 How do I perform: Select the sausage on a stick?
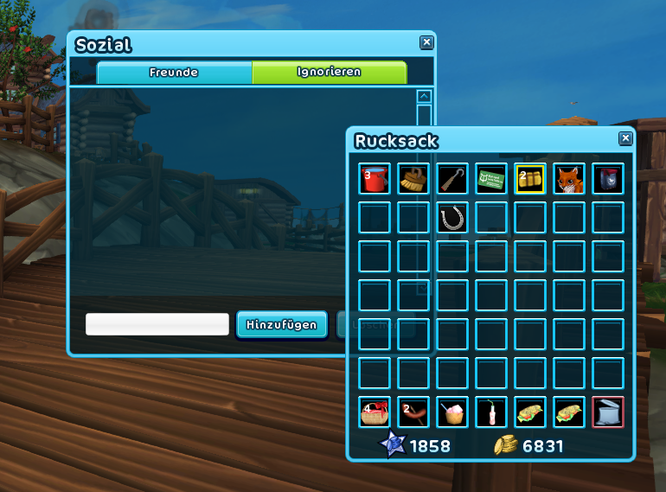click(413, 411)
